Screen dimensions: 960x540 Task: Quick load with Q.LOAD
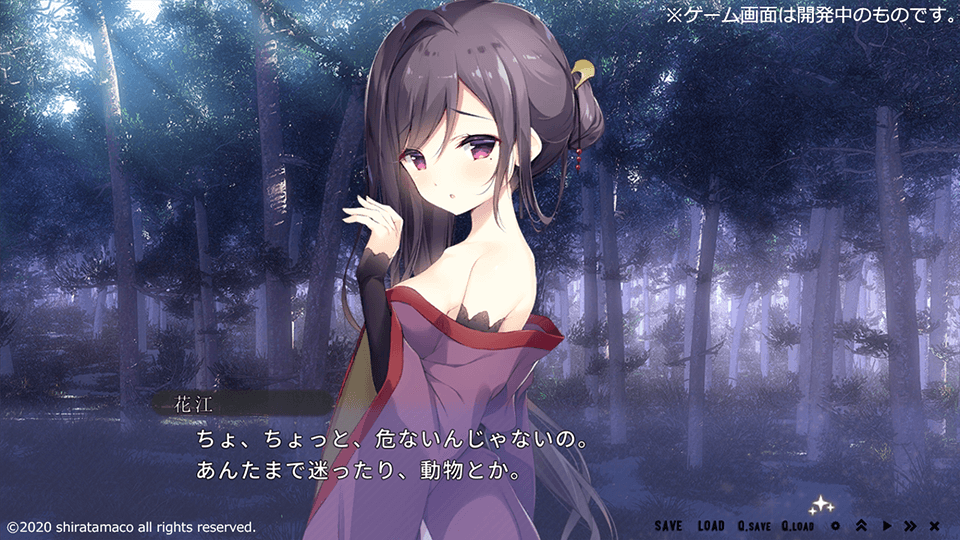[798, 526]
